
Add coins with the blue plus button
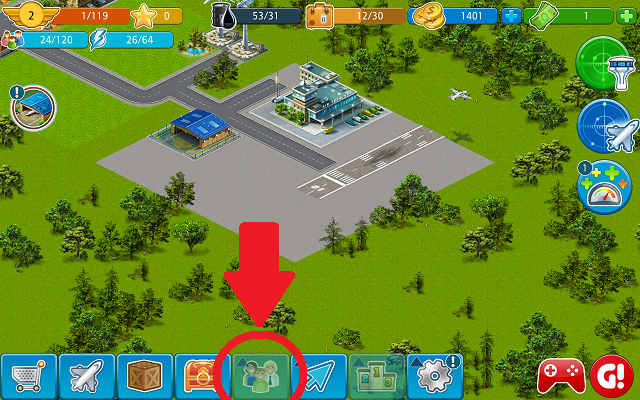tap(513, 16)
